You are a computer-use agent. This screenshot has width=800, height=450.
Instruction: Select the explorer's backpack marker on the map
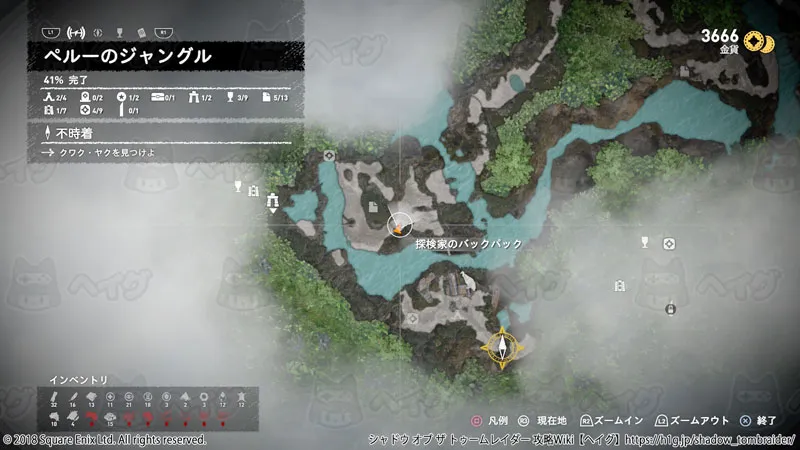point(399,227)
